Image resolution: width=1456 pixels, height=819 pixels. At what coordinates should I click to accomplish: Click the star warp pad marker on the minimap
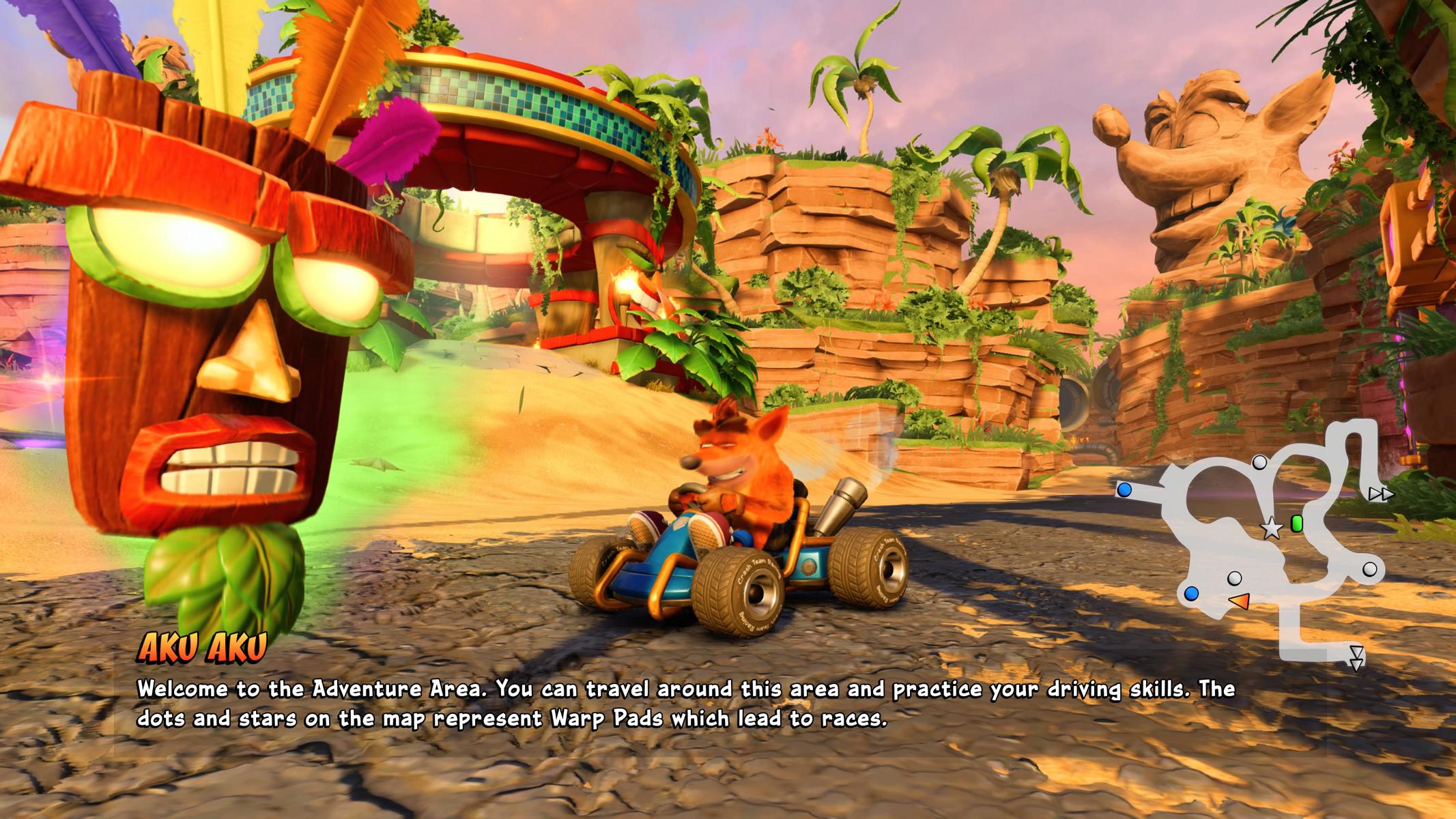(1270, 528)
